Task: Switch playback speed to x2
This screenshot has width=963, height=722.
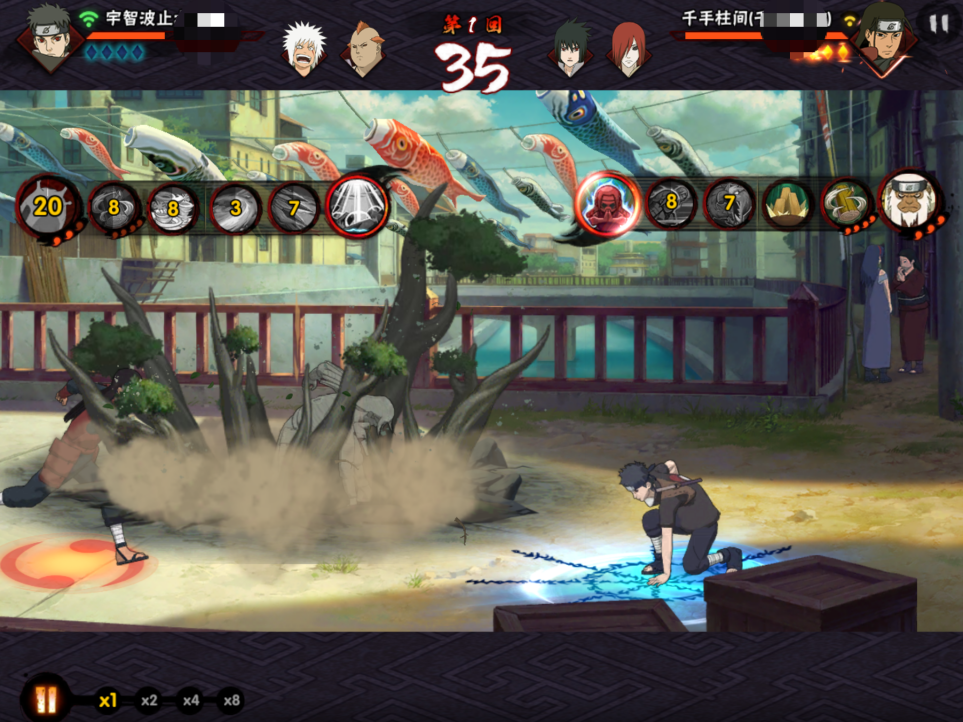Action: point(149,701)
